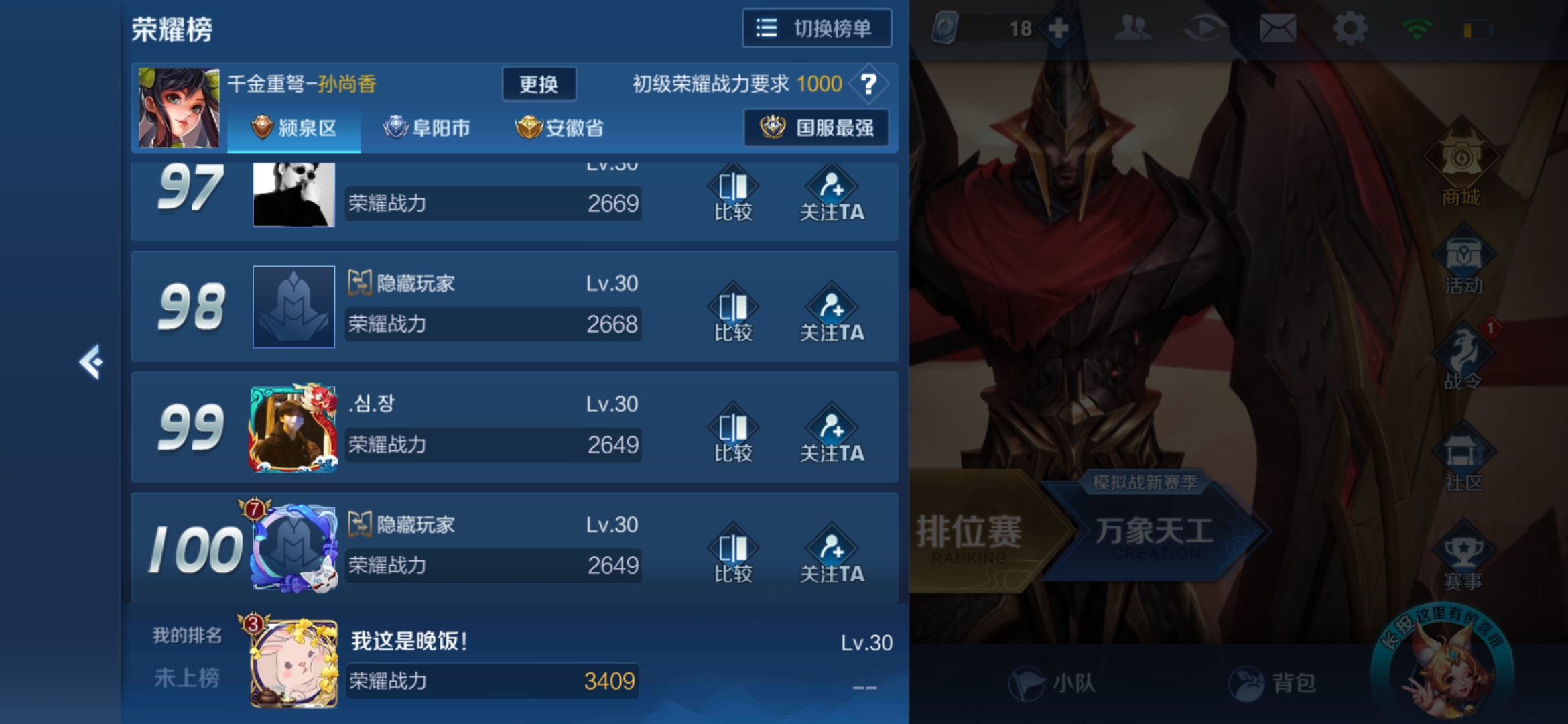Open the mail inbox icon

coord(1279,27)
